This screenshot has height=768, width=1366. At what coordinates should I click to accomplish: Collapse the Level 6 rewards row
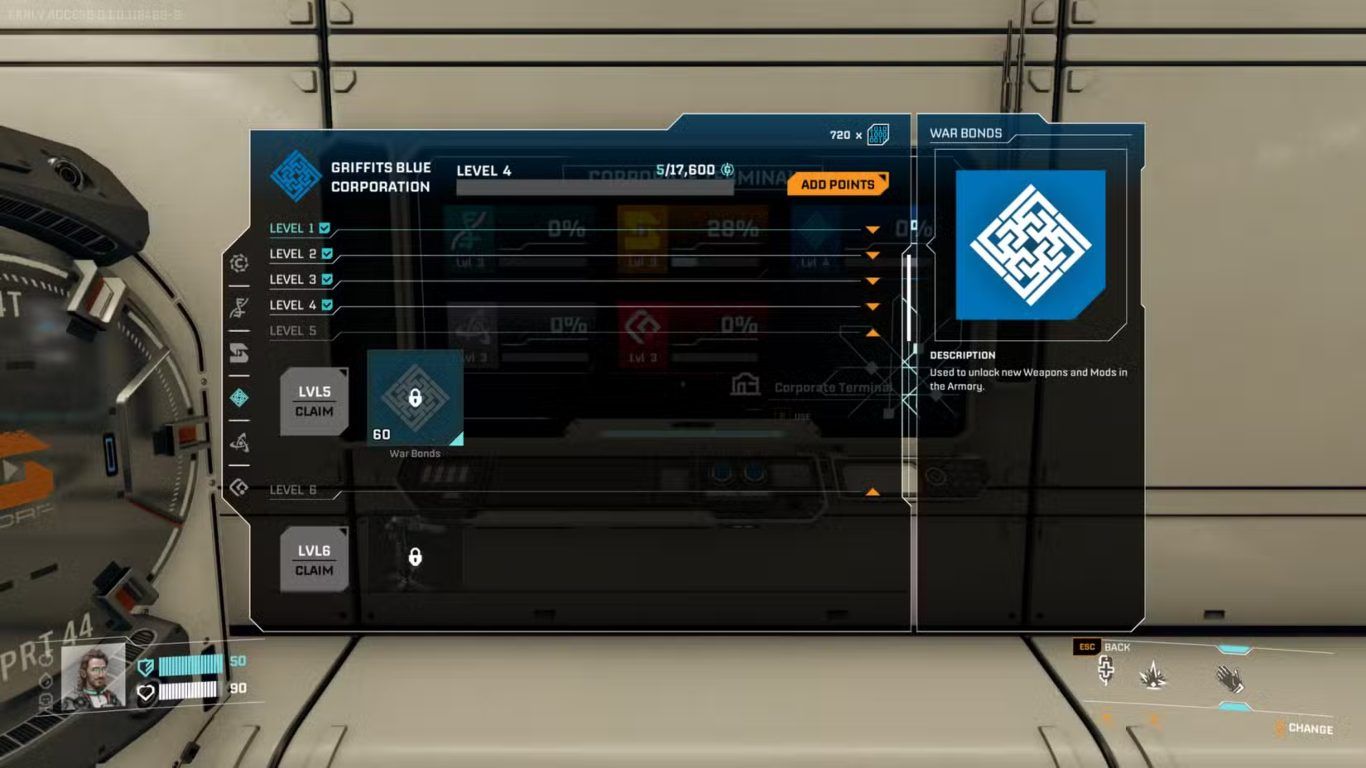[872, 492]
